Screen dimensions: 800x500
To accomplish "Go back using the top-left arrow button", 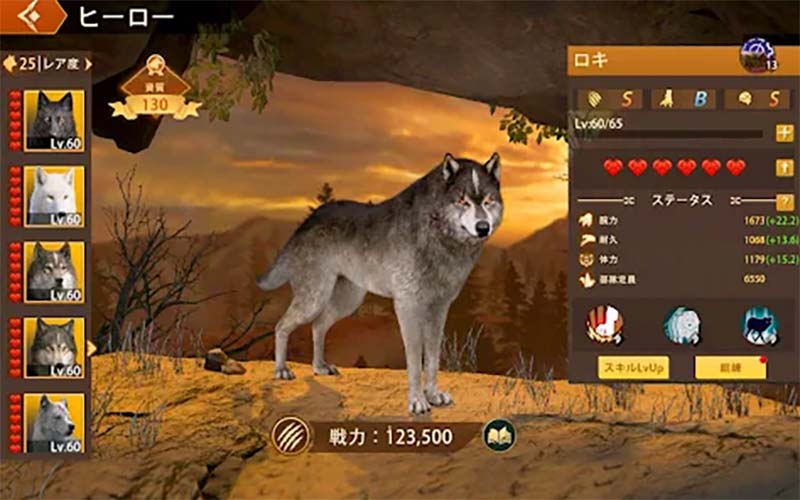I will pos(28,15).
